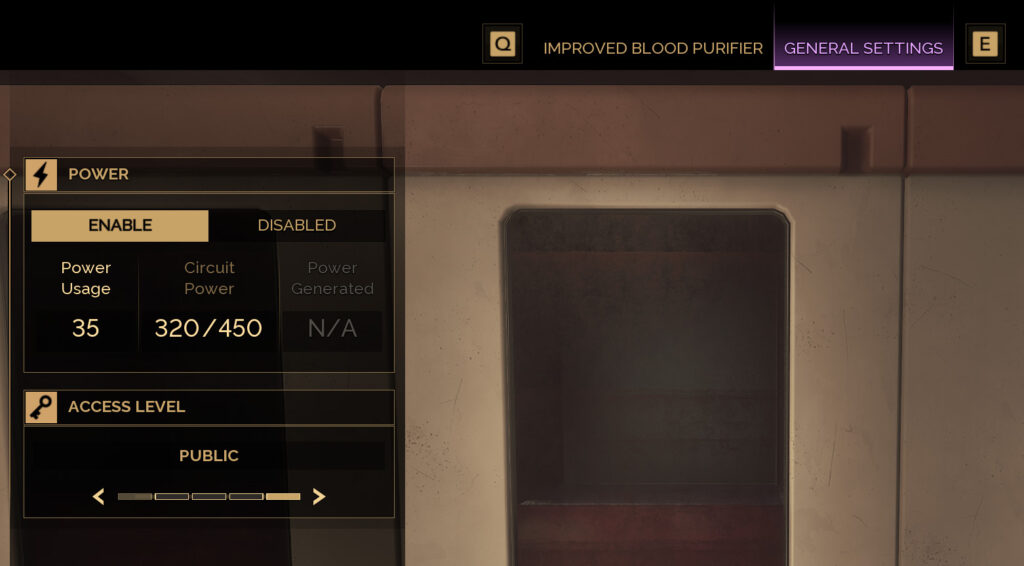Open the General Settings tab
1024x566 pixels.
coord(863,48)
